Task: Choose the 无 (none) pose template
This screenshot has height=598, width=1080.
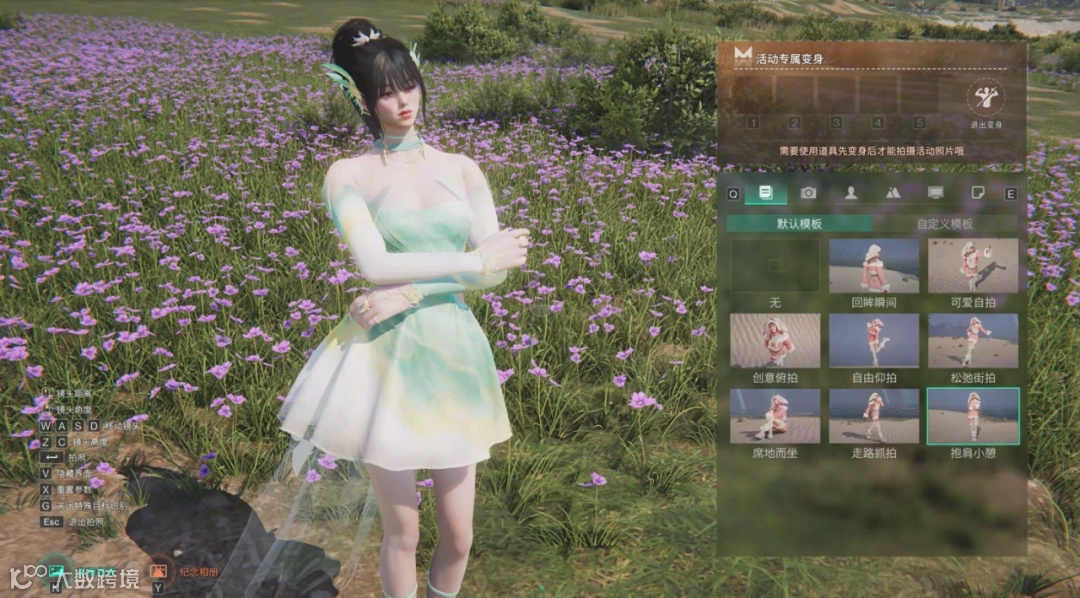Action: pos(774,266)
